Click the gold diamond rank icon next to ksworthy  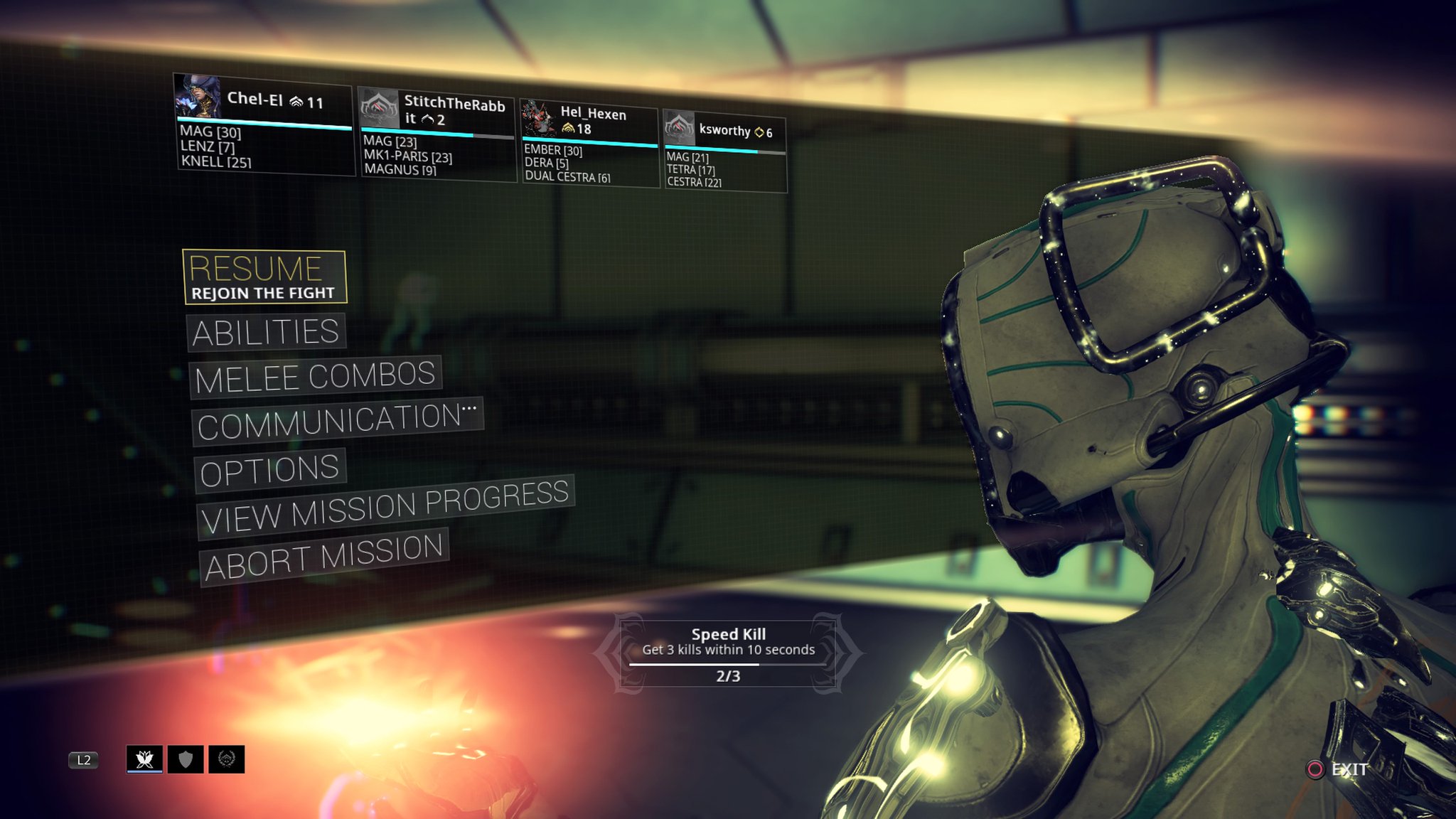(758, 131)
